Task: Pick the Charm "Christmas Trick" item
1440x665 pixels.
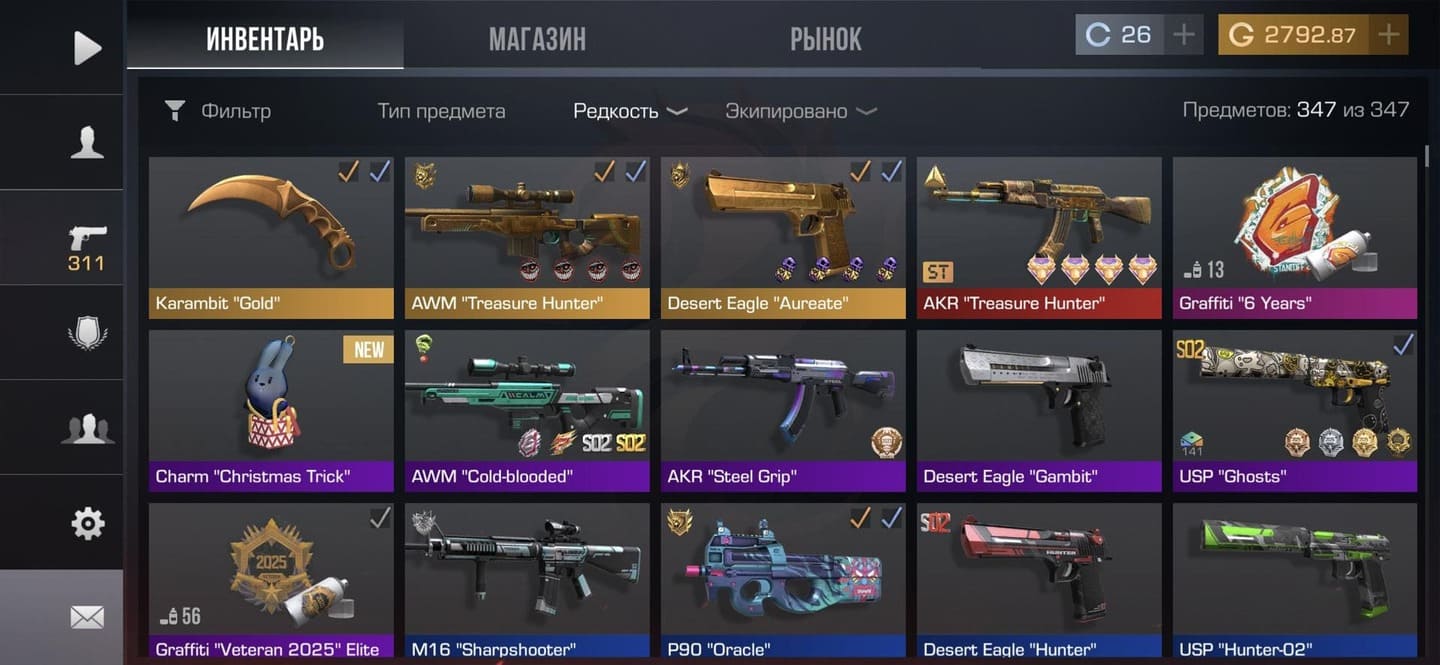Action: click(271, 410)
